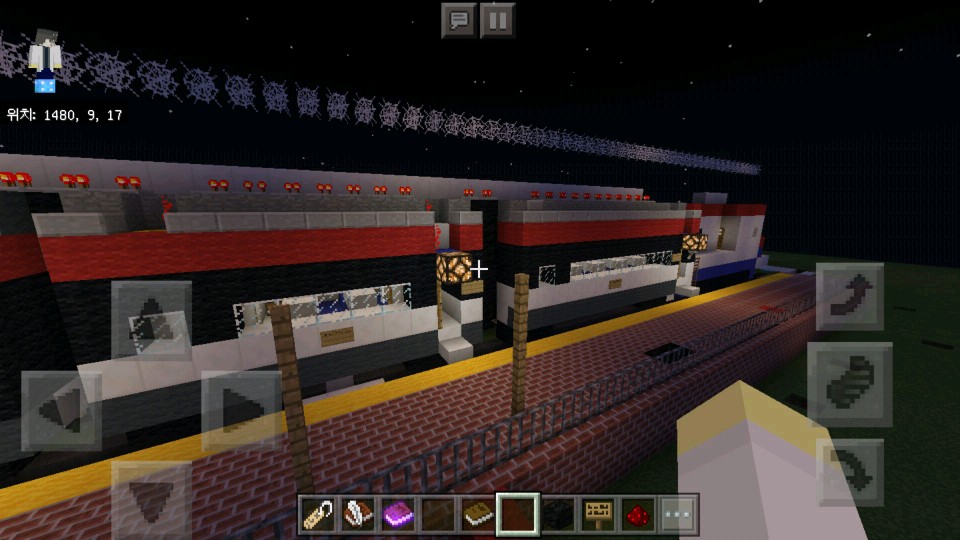Tap the move right arrow
960x540 pixels.
coord(241,410)
